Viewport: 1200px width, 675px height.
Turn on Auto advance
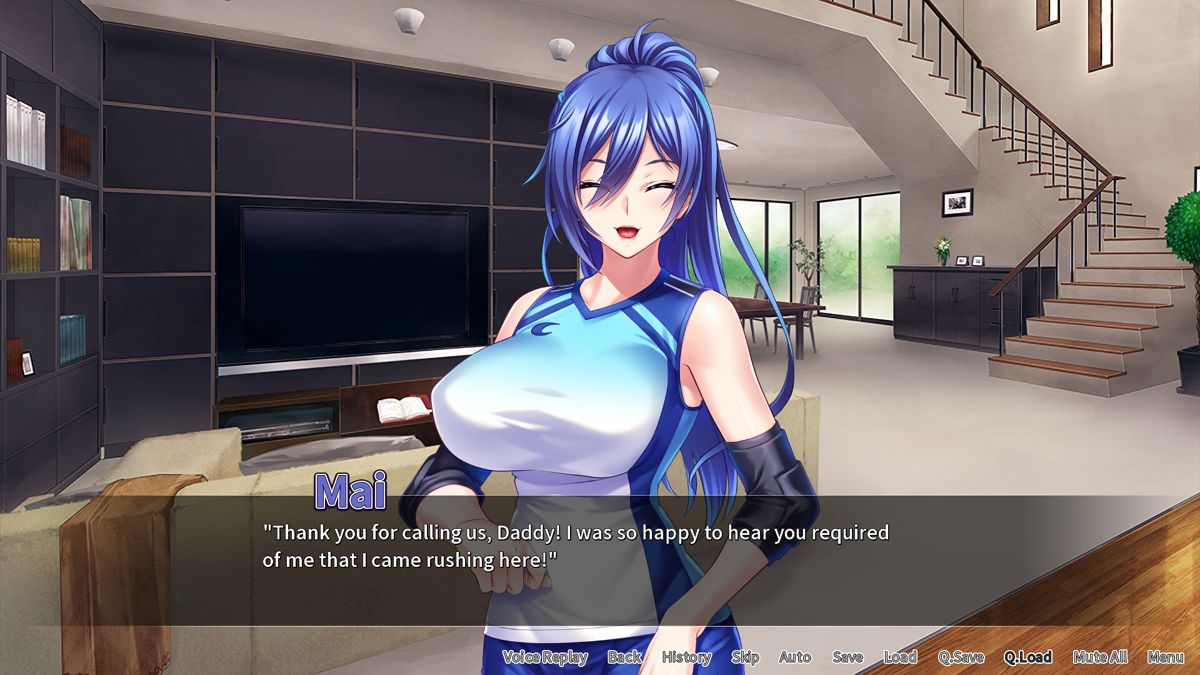(795, 657)
